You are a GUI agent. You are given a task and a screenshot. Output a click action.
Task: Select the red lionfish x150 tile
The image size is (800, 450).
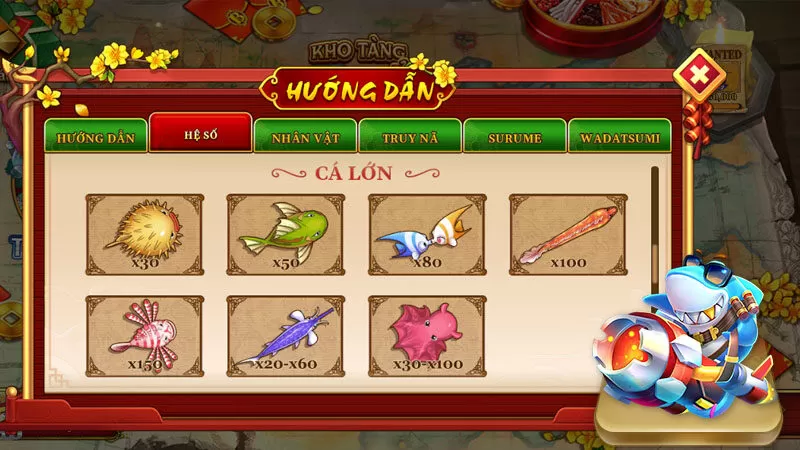point(145,335)
